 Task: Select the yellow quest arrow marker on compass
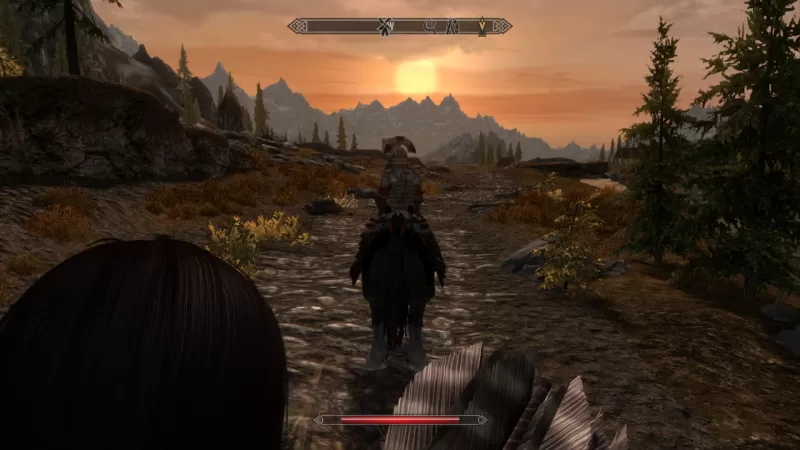pos(481,26)
